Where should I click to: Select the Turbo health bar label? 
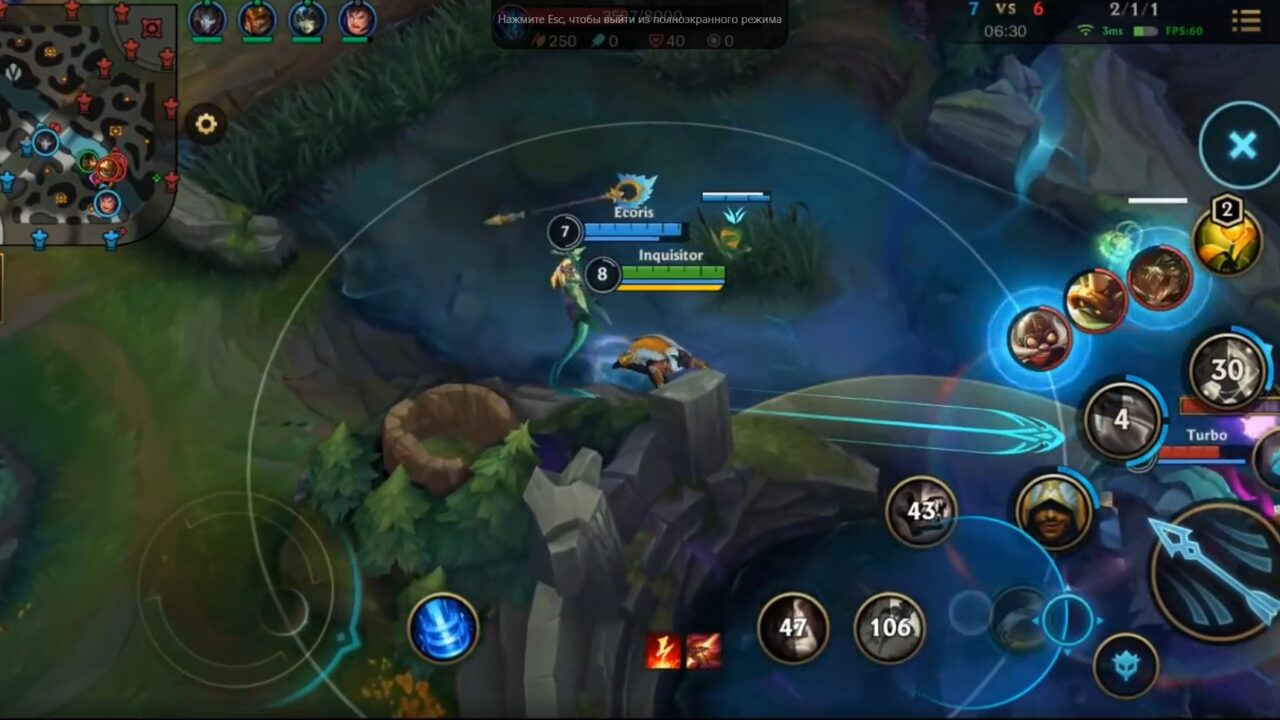(1207, 436)
